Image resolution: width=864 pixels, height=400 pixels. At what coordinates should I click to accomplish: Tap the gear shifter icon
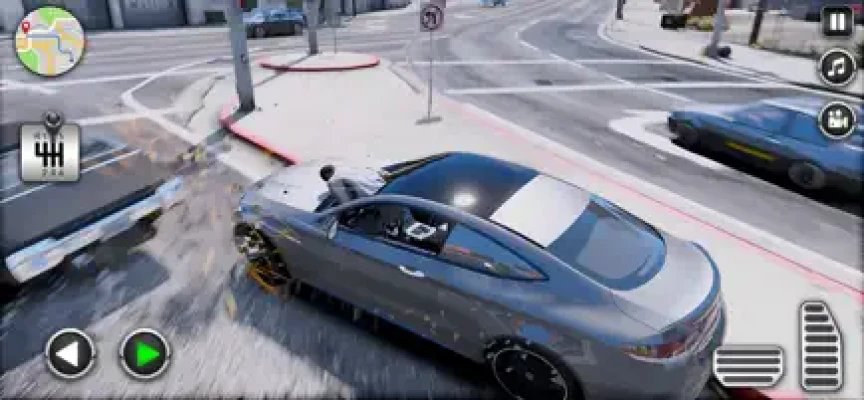coord(49,152)
